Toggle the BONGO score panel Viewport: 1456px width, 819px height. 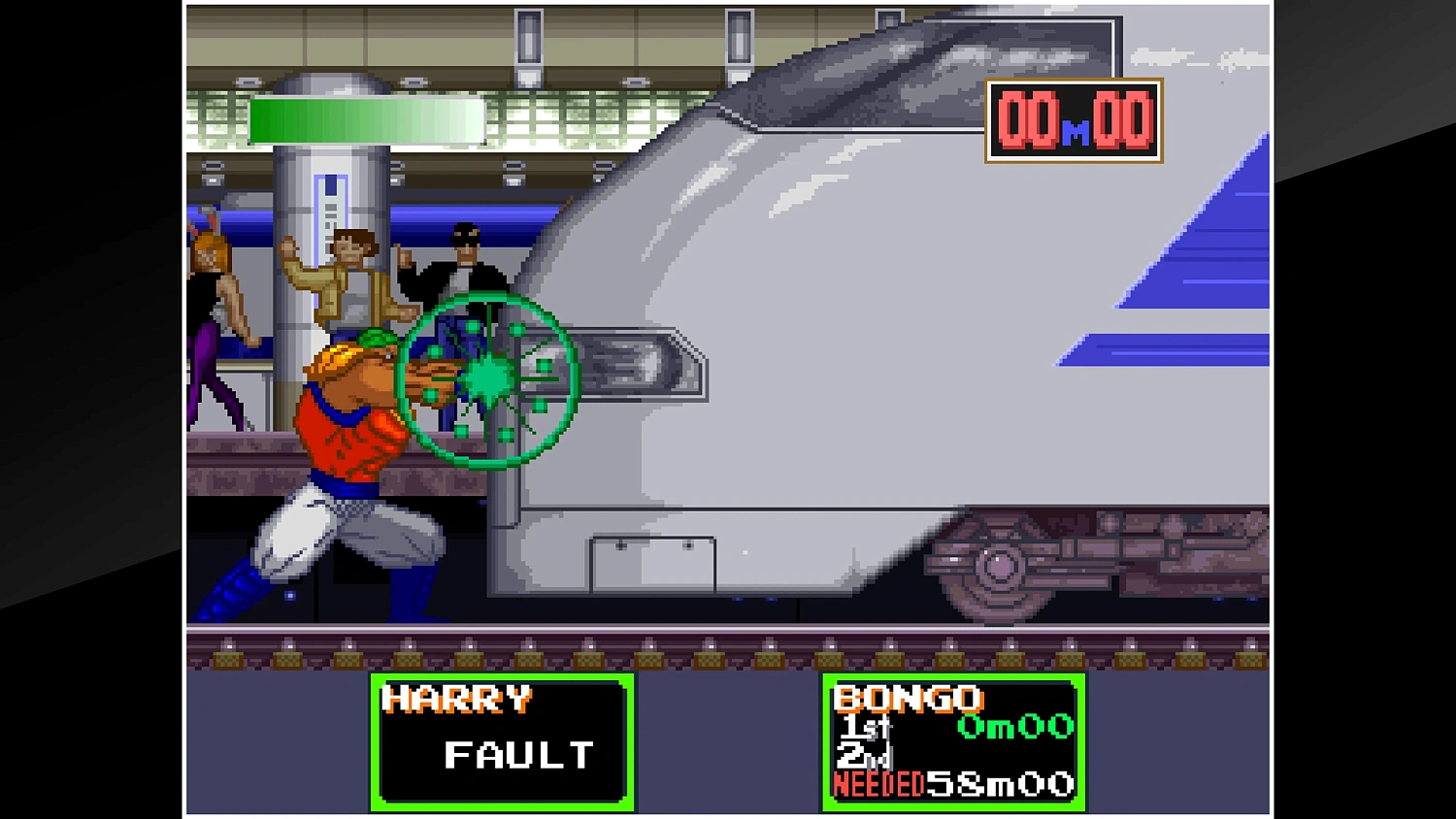coord(954,742)
